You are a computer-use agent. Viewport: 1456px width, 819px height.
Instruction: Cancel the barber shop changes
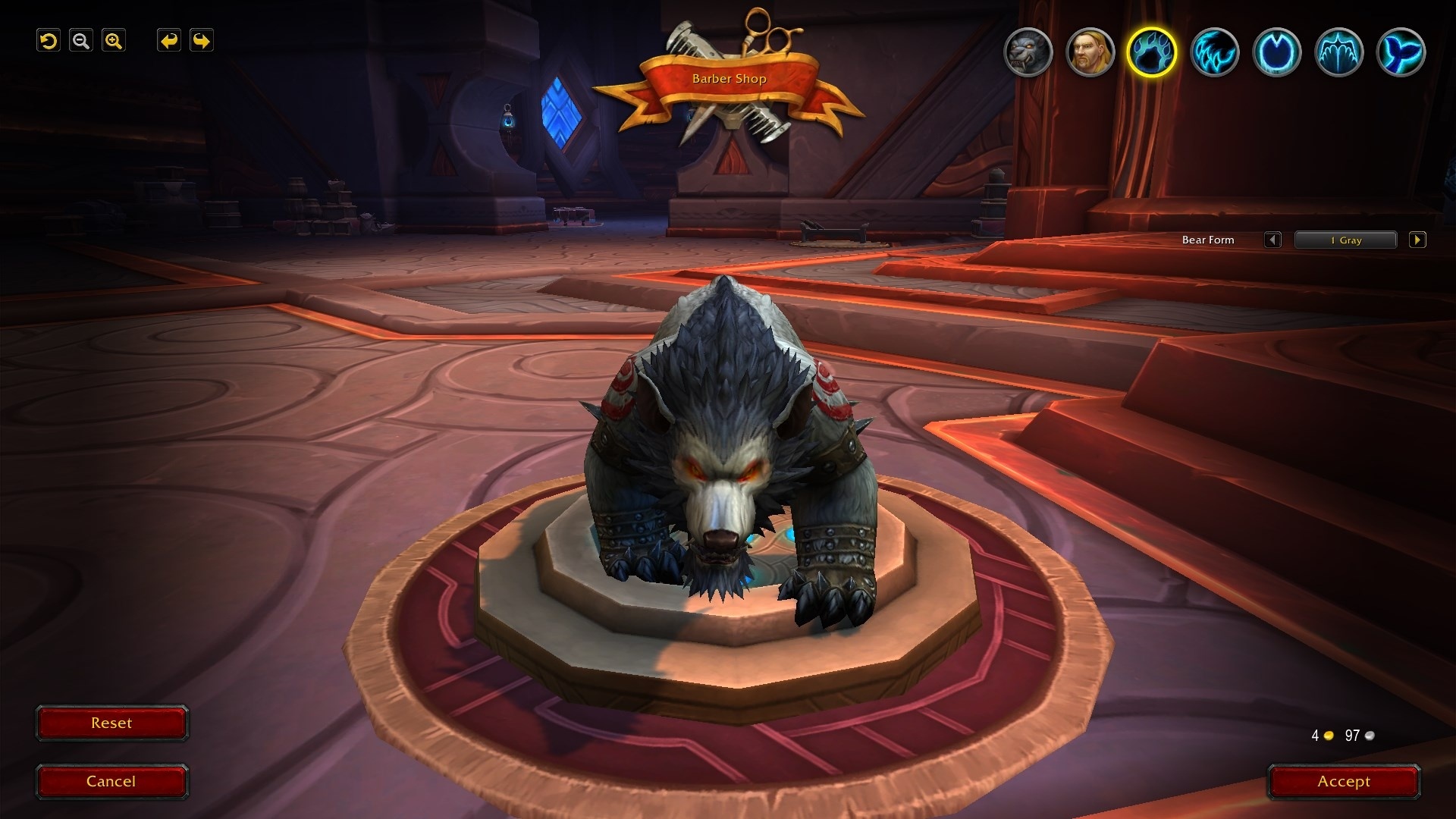pos(111,782)
